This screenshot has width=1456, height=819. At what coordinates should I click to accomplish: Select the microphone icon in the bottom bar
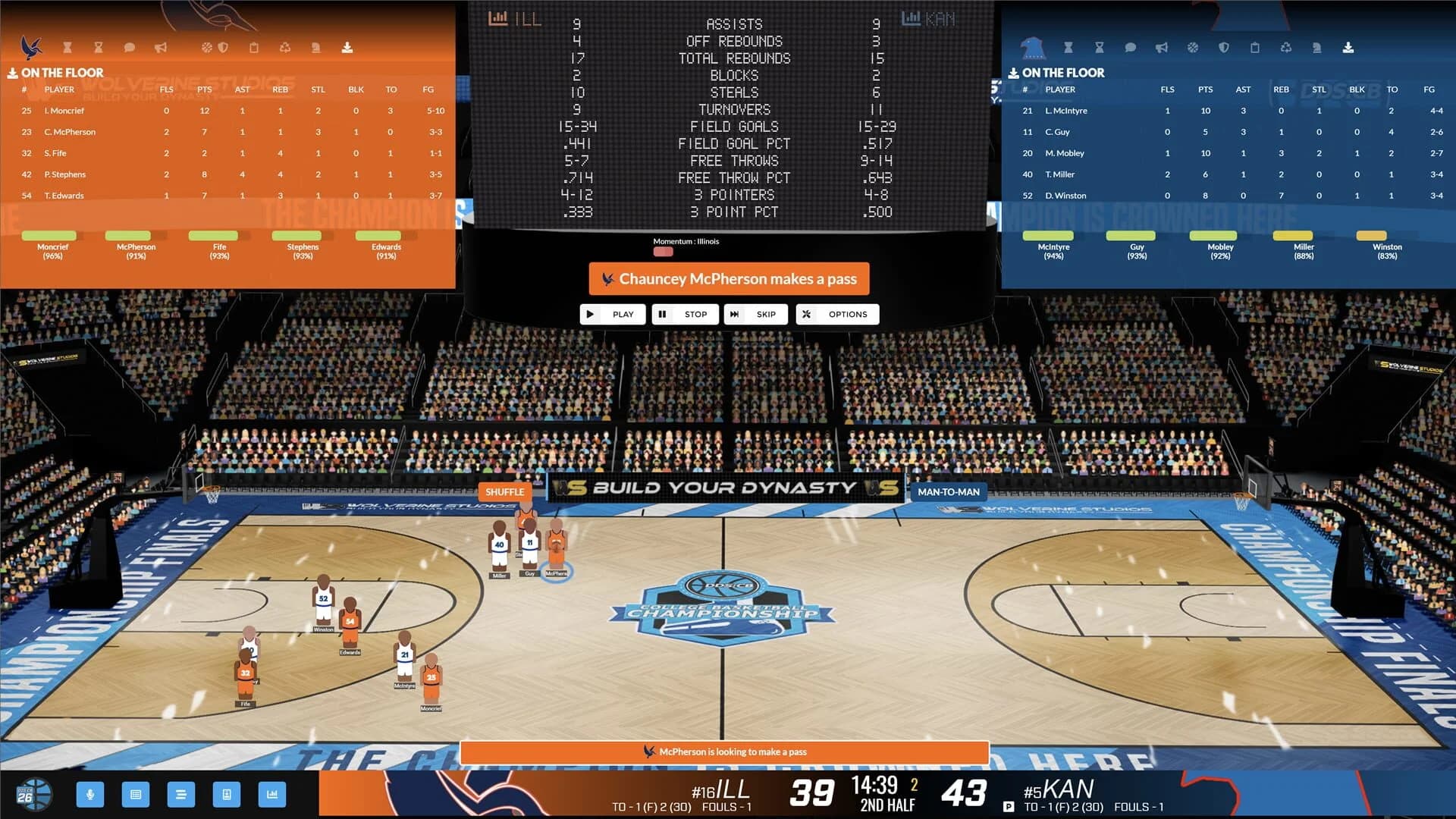[x=91, y=795]
